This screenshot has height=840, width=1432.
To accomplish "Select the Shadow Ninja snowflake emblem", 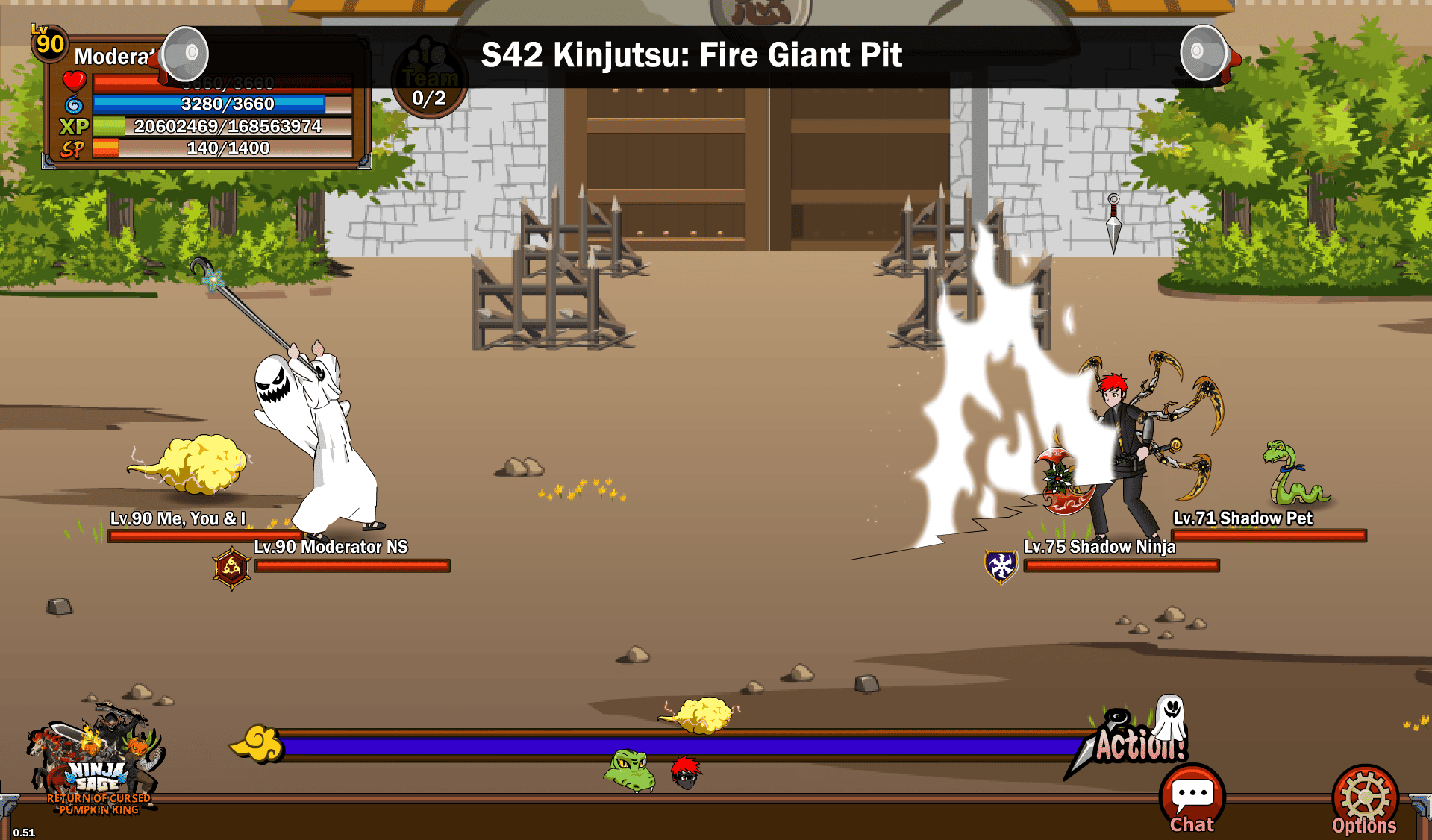I will click(1001, 566).
